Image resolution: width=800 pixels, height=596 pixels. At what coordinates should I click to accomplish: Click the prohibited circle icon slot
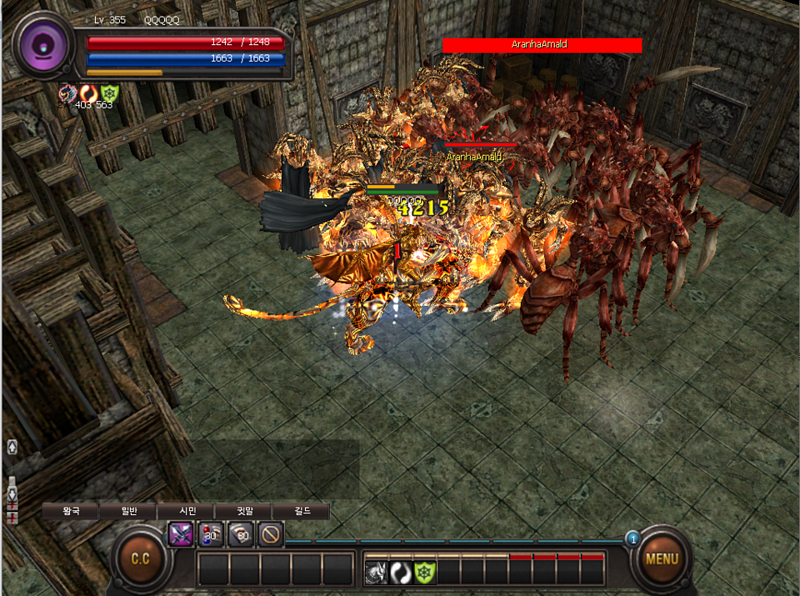tap(270, 535)
